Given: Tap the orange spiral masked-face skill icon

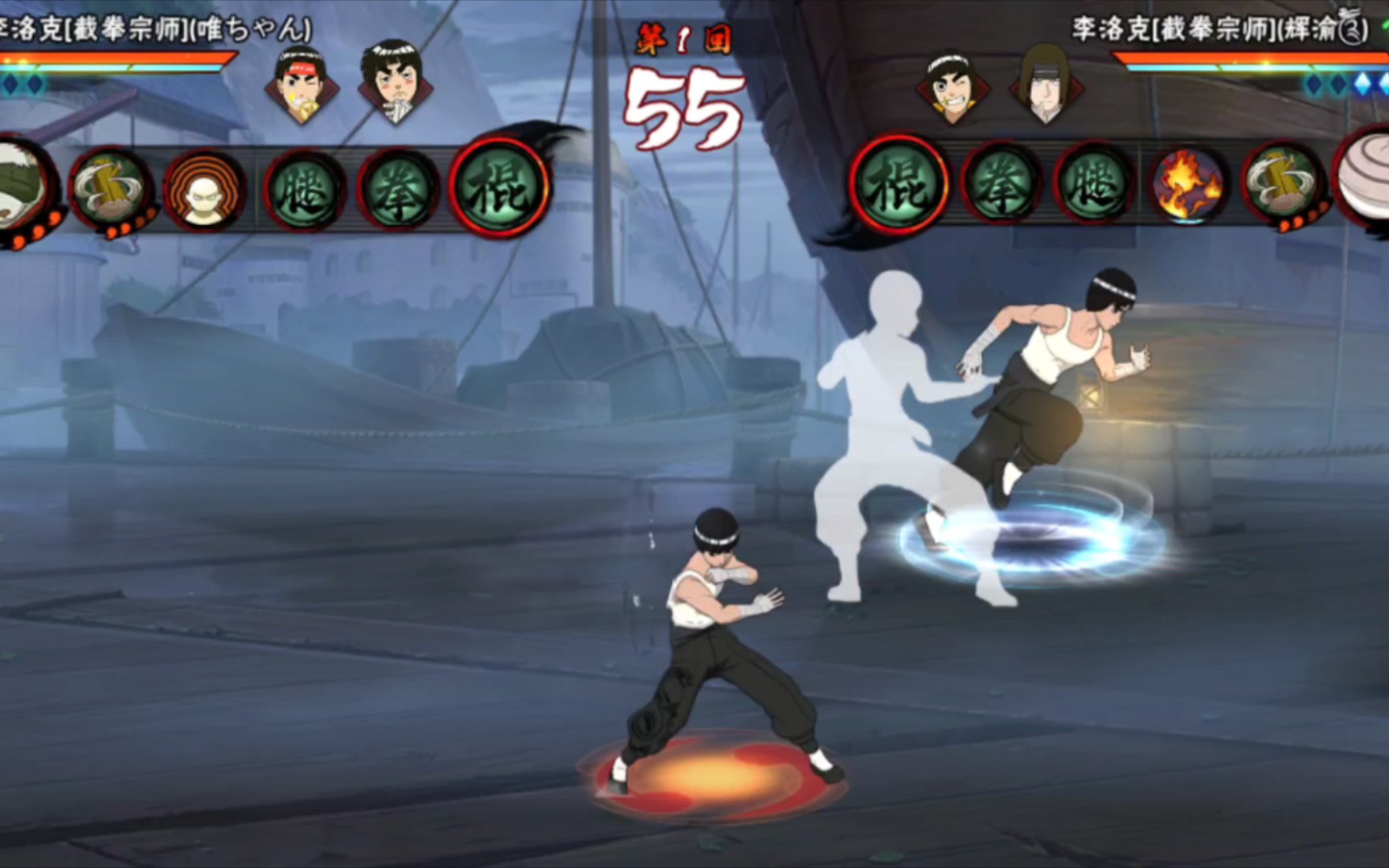Looking at the screenshot, I should click(x=204, y=191).
